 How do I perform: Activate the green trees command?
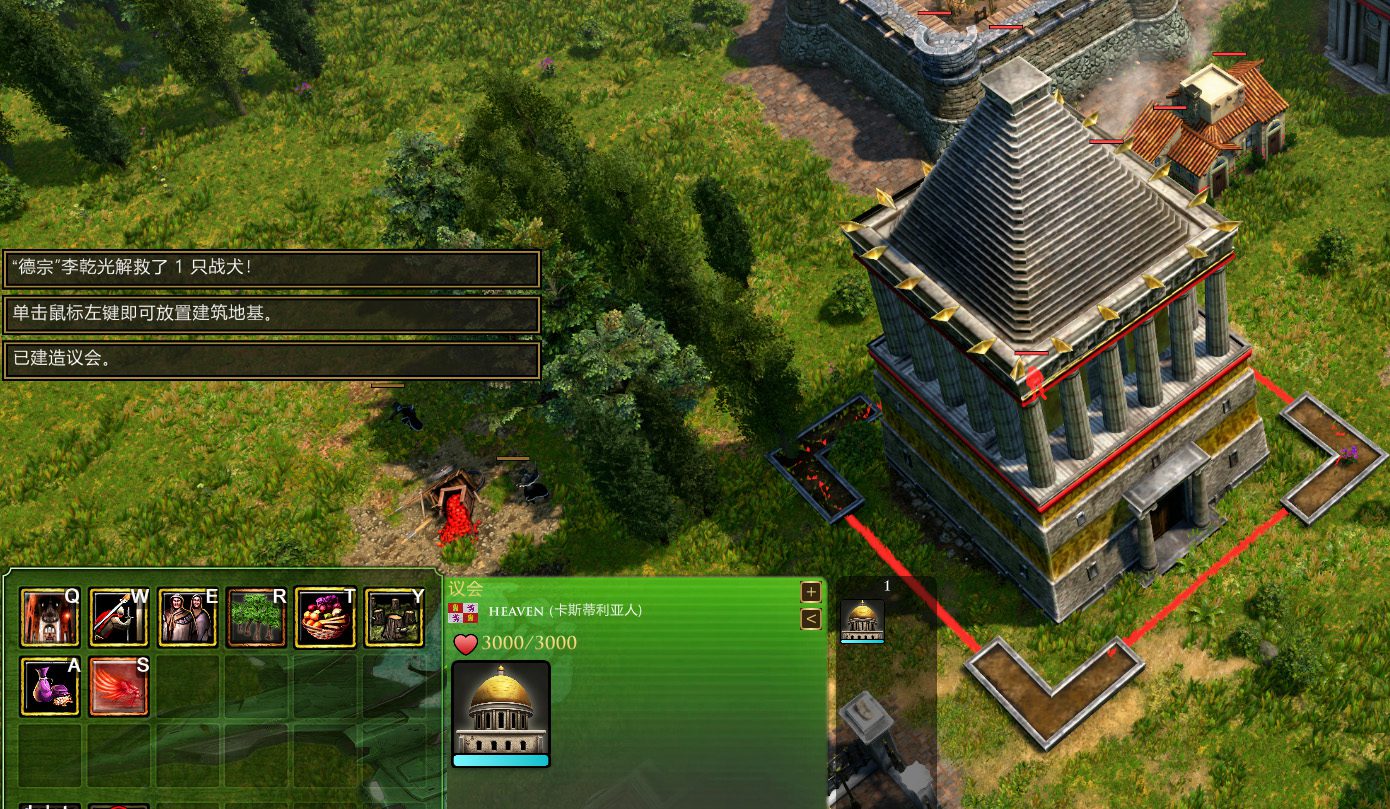[256, 618]
